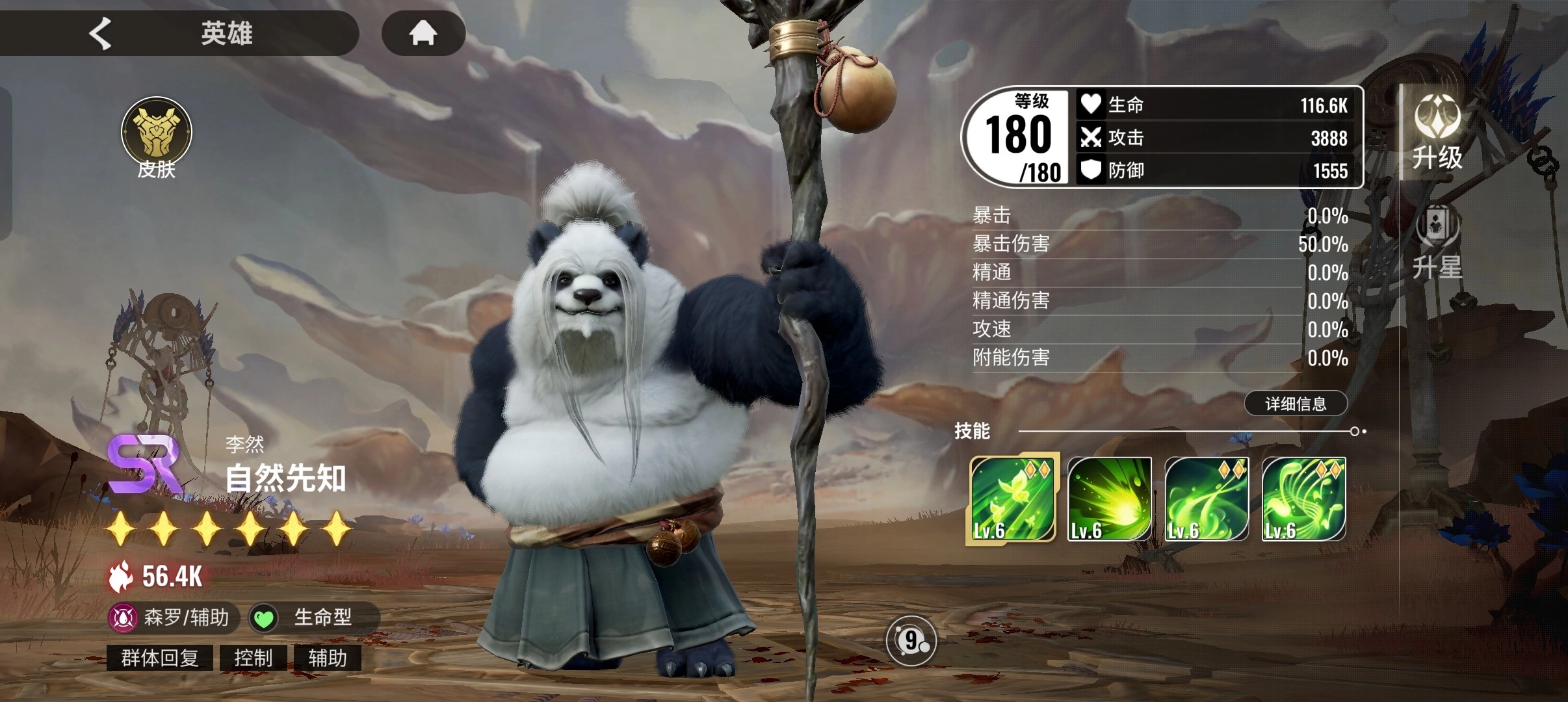Viewport: 1568px width, 702px height.
Task: Open the circular number 9 icon
Action: [911, 642]
